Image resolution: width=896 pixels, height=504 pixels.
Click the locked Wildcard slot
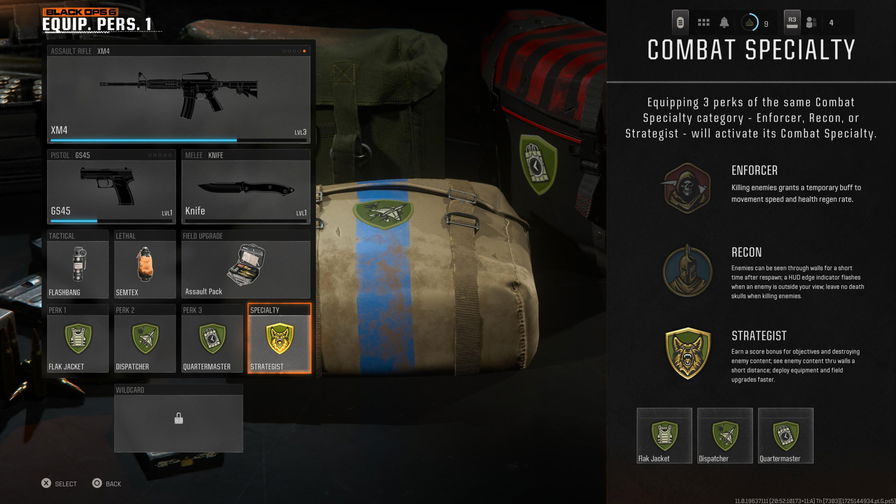(x=178, y=418)
